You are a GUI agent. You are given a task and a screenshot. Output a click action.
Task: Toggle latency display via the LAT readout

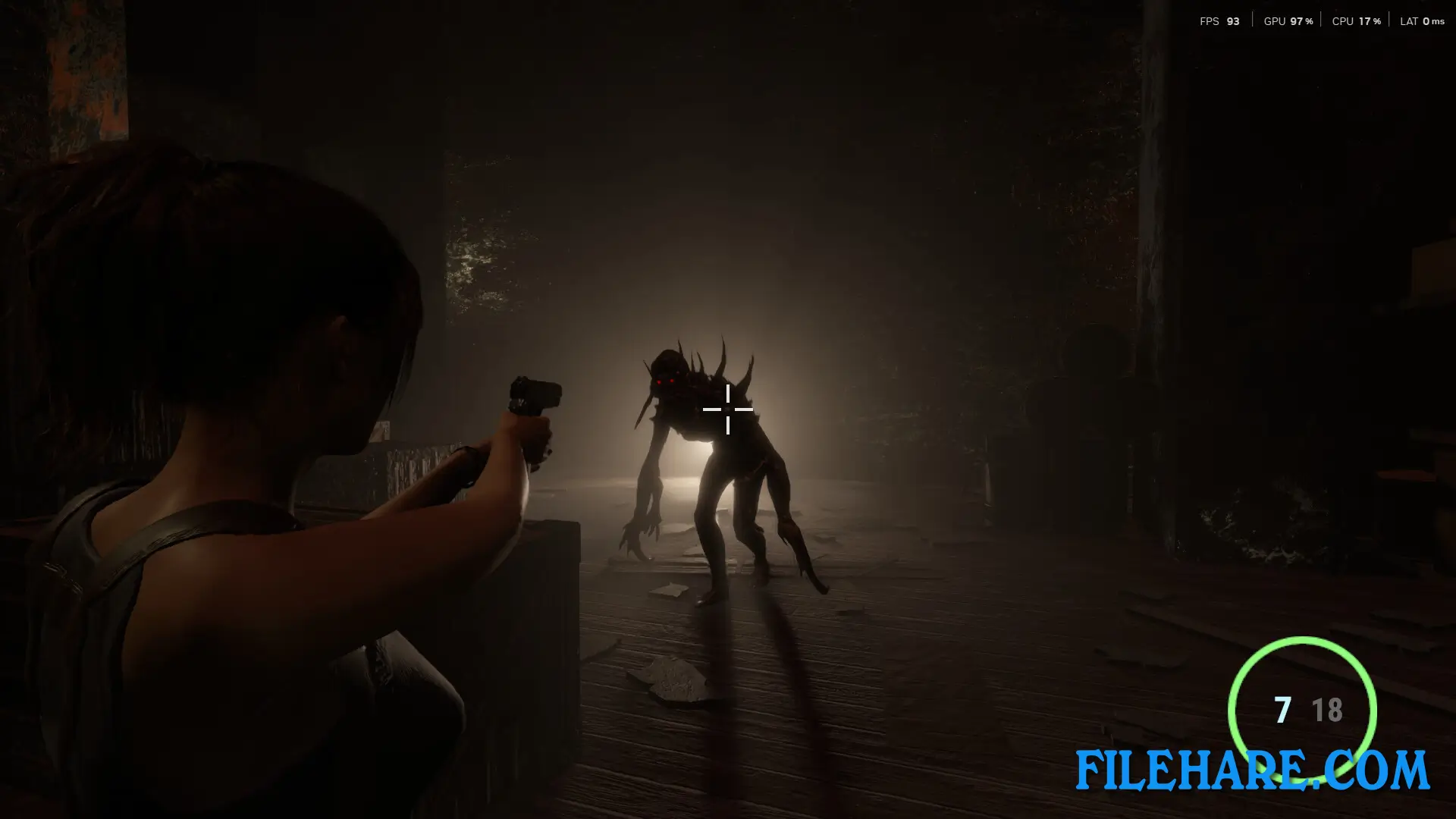point(1427,21)
